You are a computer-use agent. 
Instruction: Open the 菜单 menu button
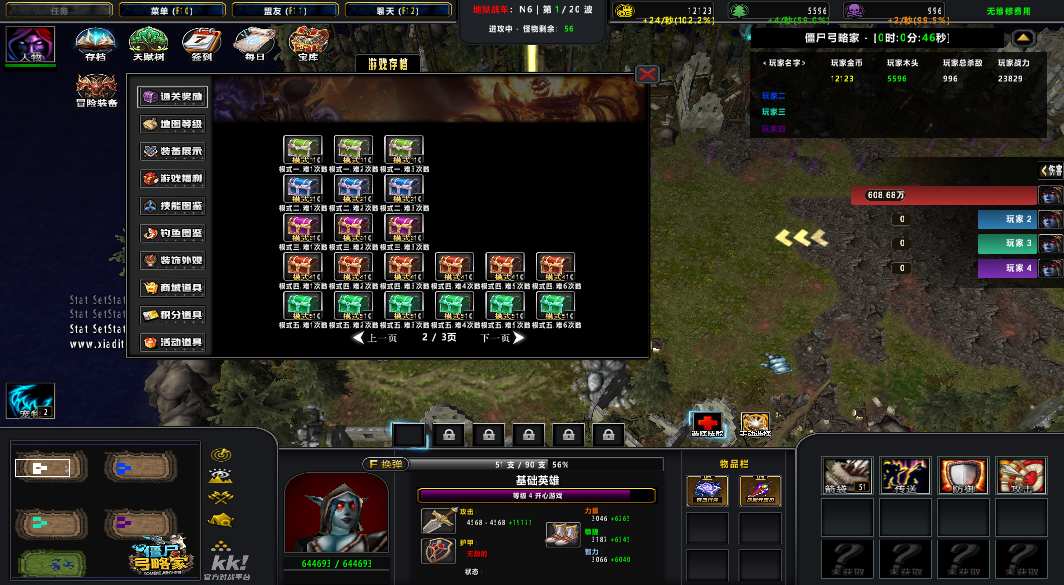pos(171,10)
